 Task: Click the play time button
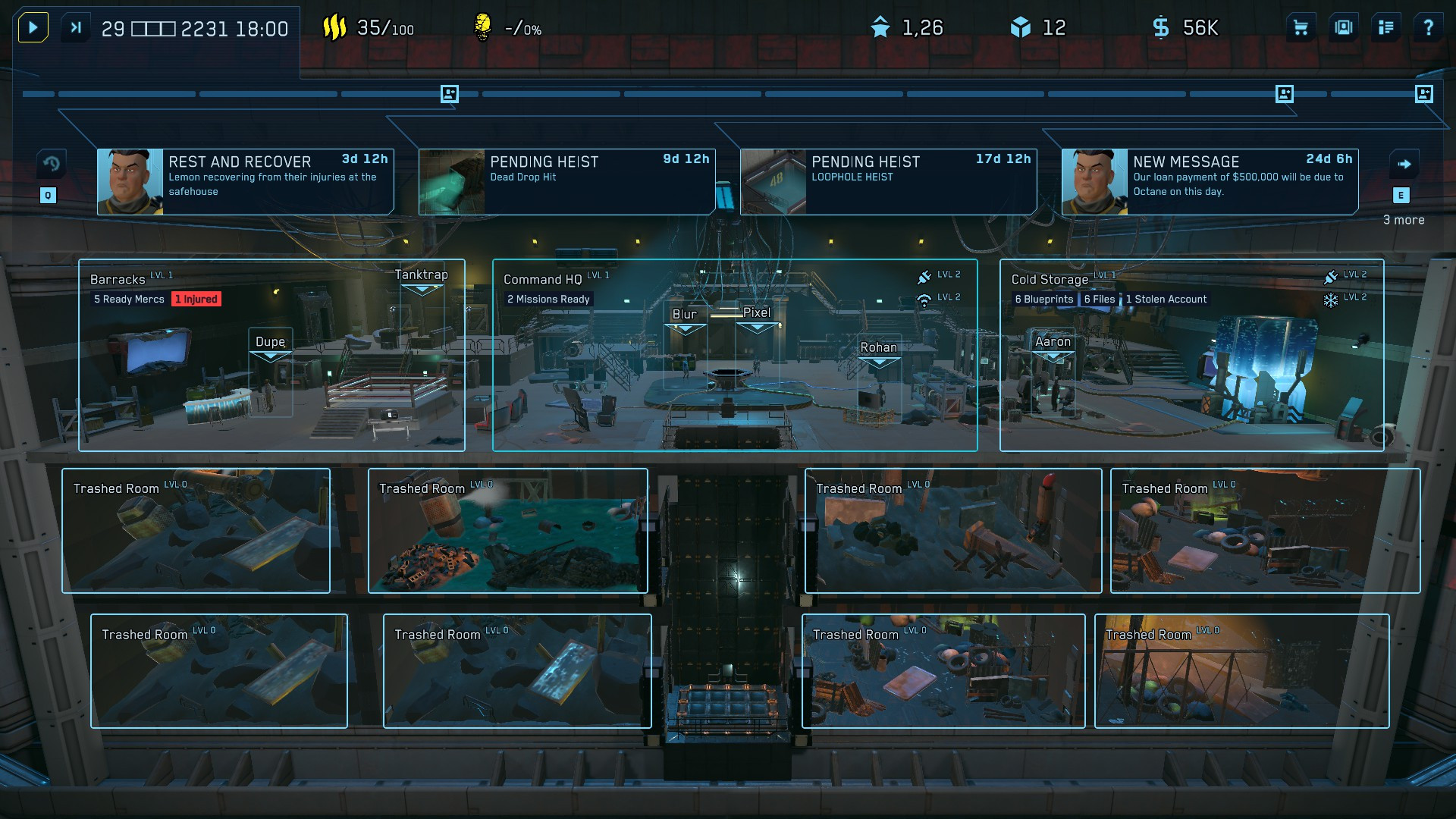click(x=33, y=28)
